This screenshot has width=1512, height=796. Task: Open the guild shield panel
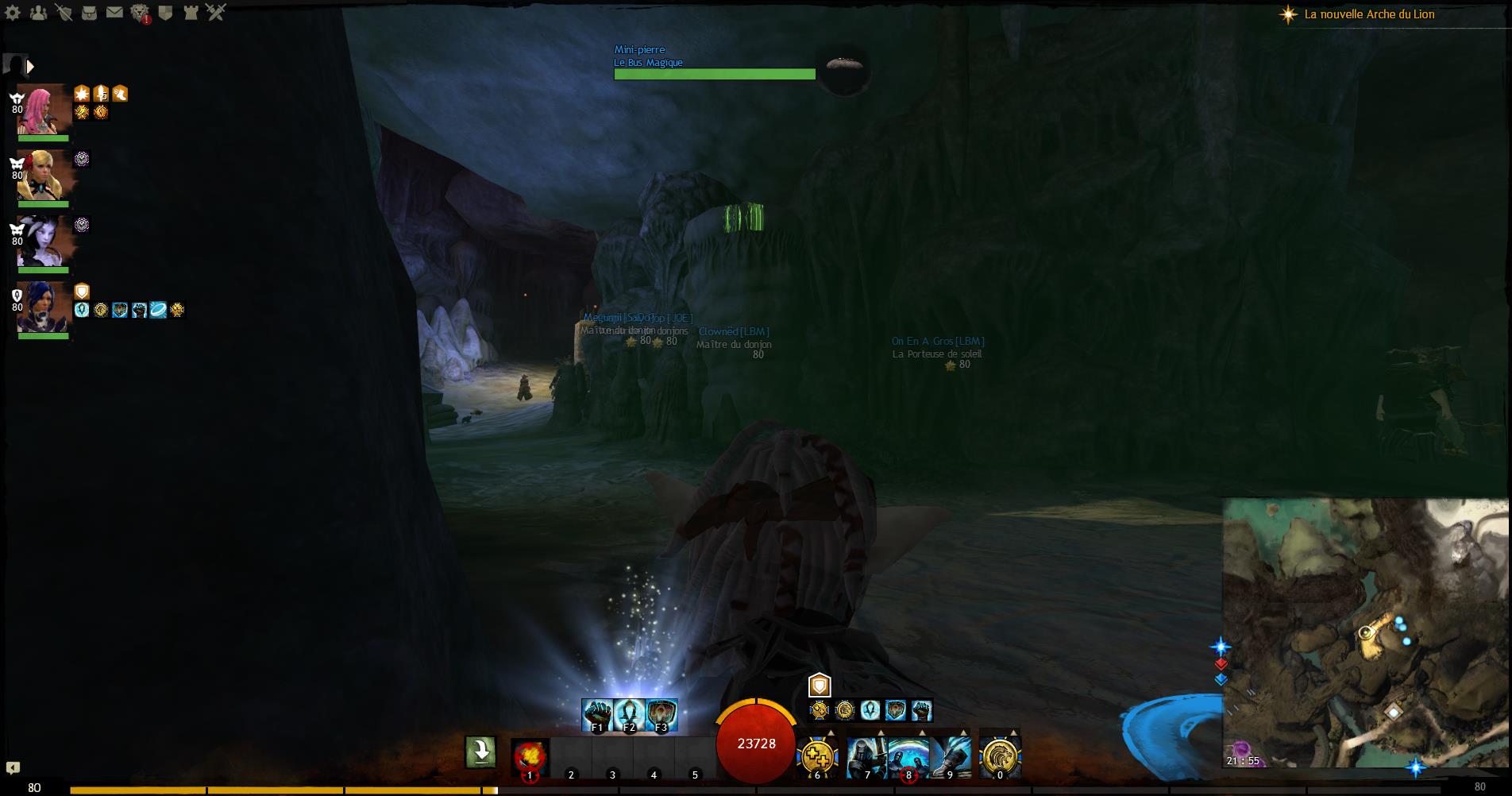[165, 13]
